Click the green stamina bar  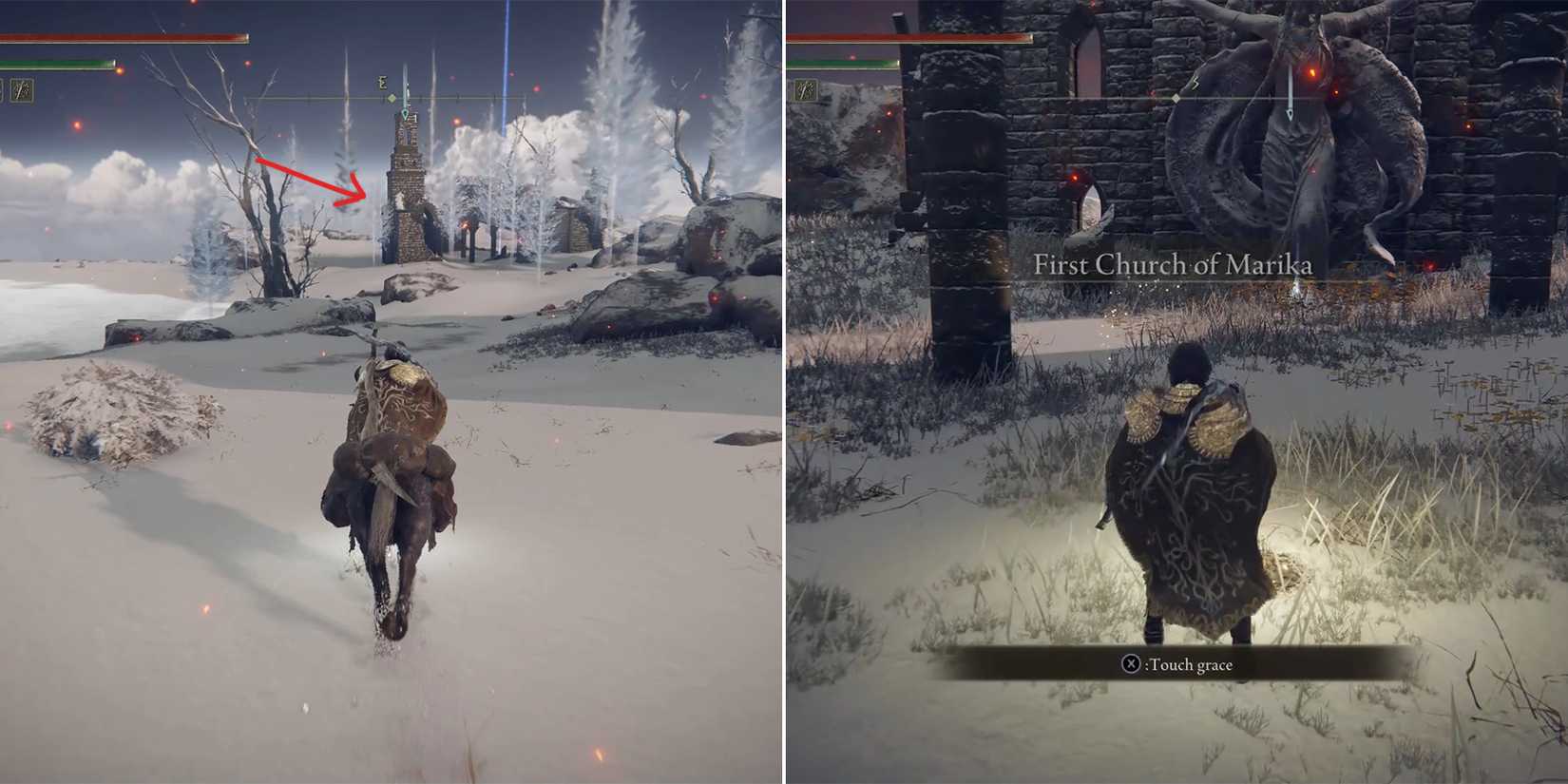click(x=57, y=65)
